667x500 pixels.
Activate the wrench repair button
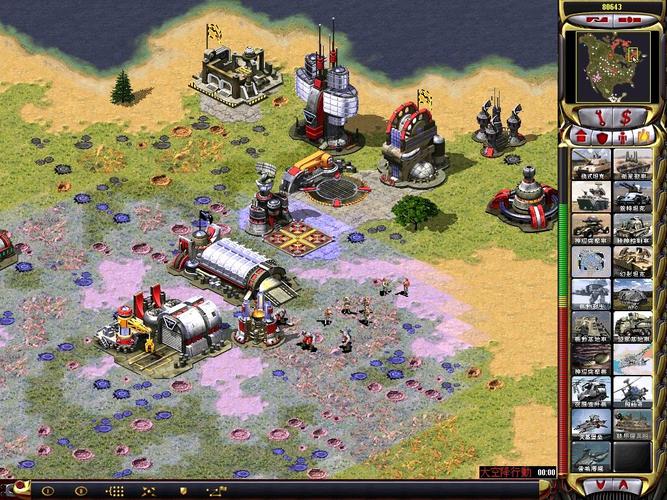coord(600,116)
